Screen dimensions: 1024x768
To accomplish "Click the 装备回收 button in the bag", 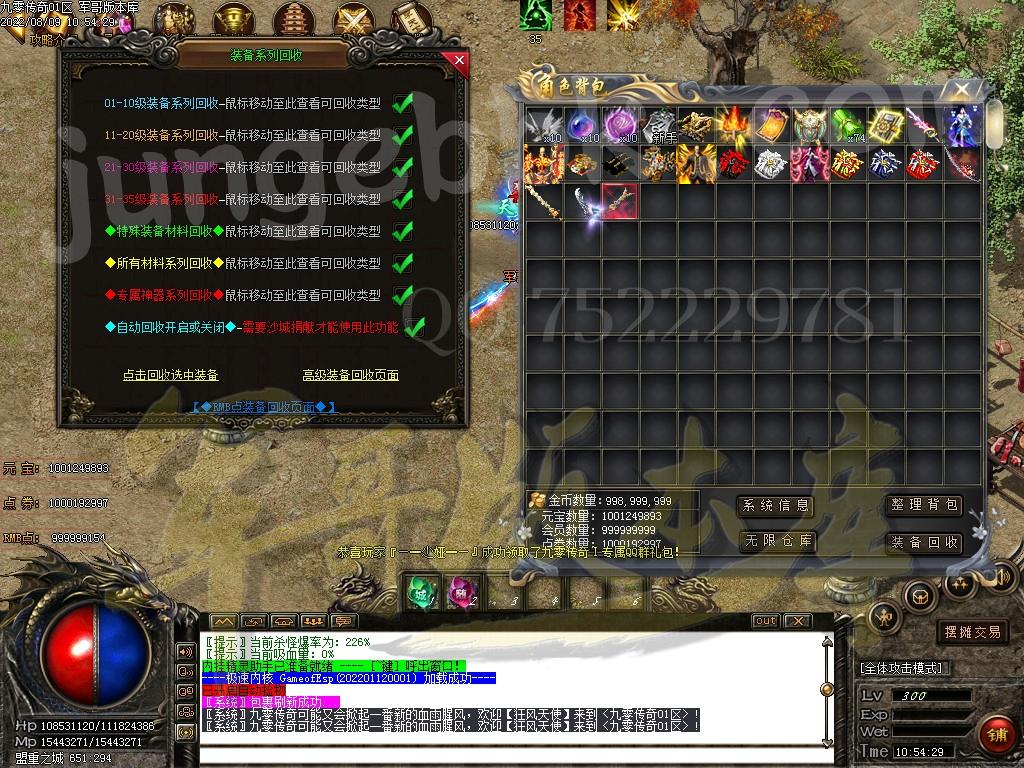I will click(x=924, y=542).
